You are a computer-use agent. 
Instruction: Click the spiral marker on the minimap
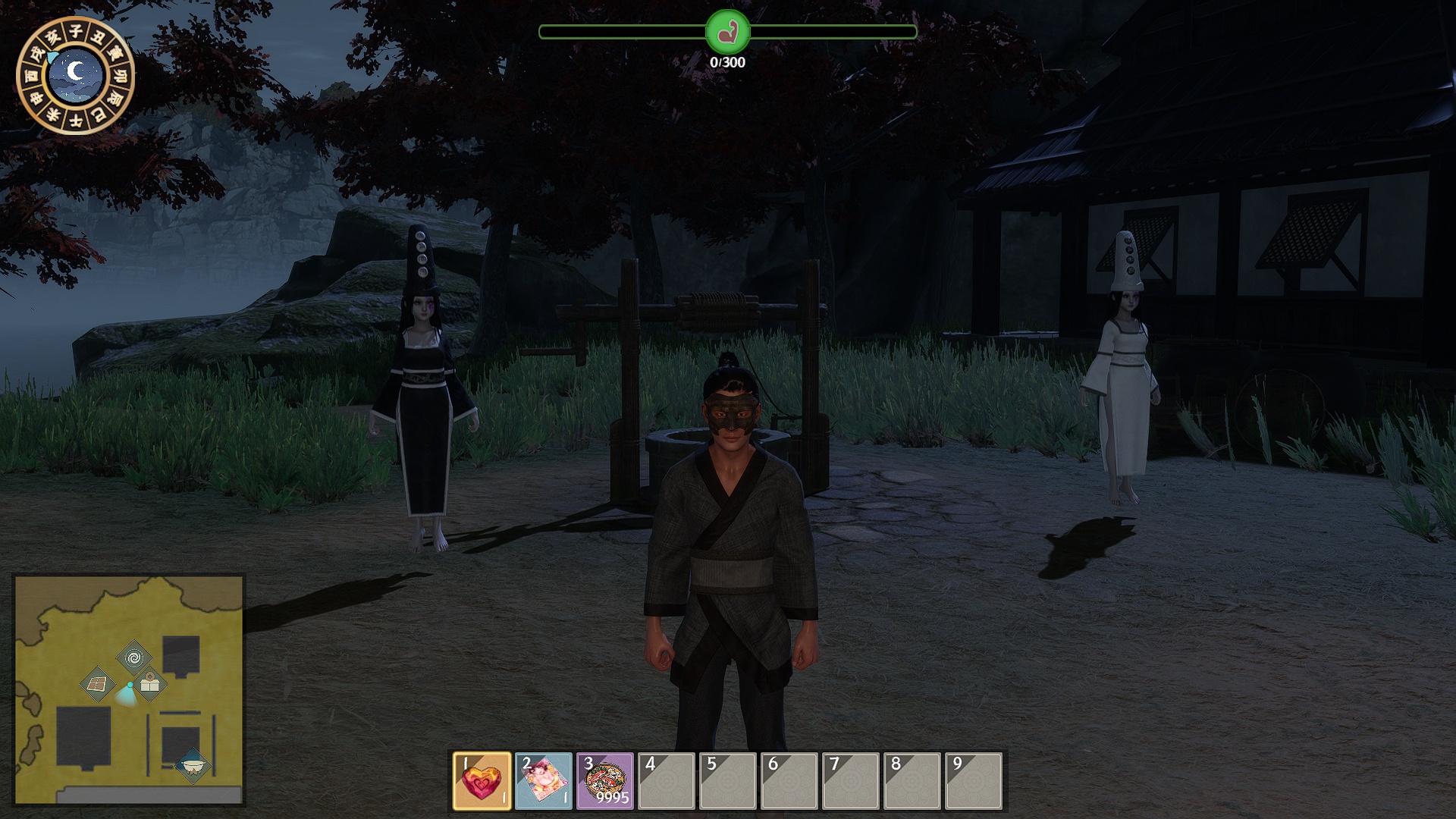(x=134, y=657)
